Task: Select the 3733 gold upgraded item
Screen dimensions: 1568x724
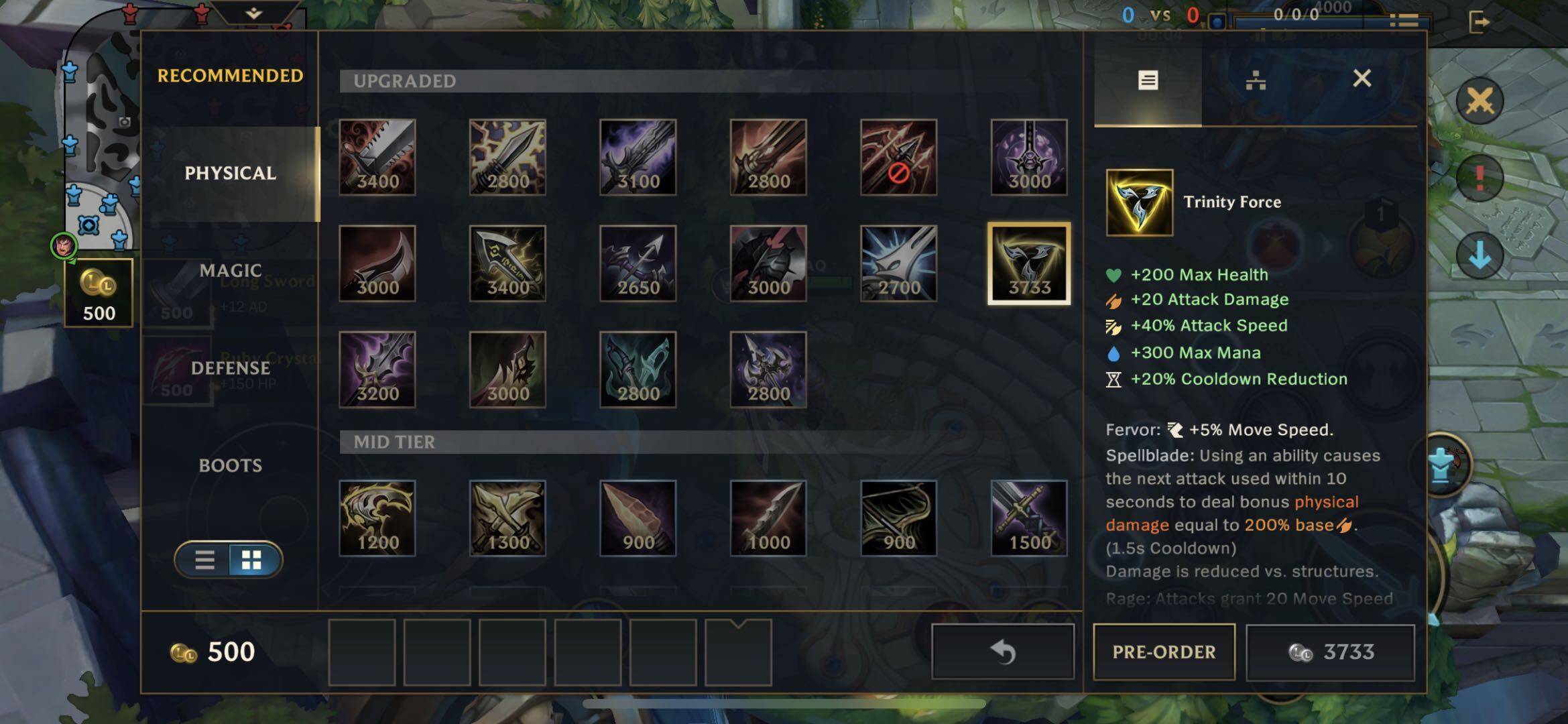Action: pyautogui.click(x=1028, y=263)
